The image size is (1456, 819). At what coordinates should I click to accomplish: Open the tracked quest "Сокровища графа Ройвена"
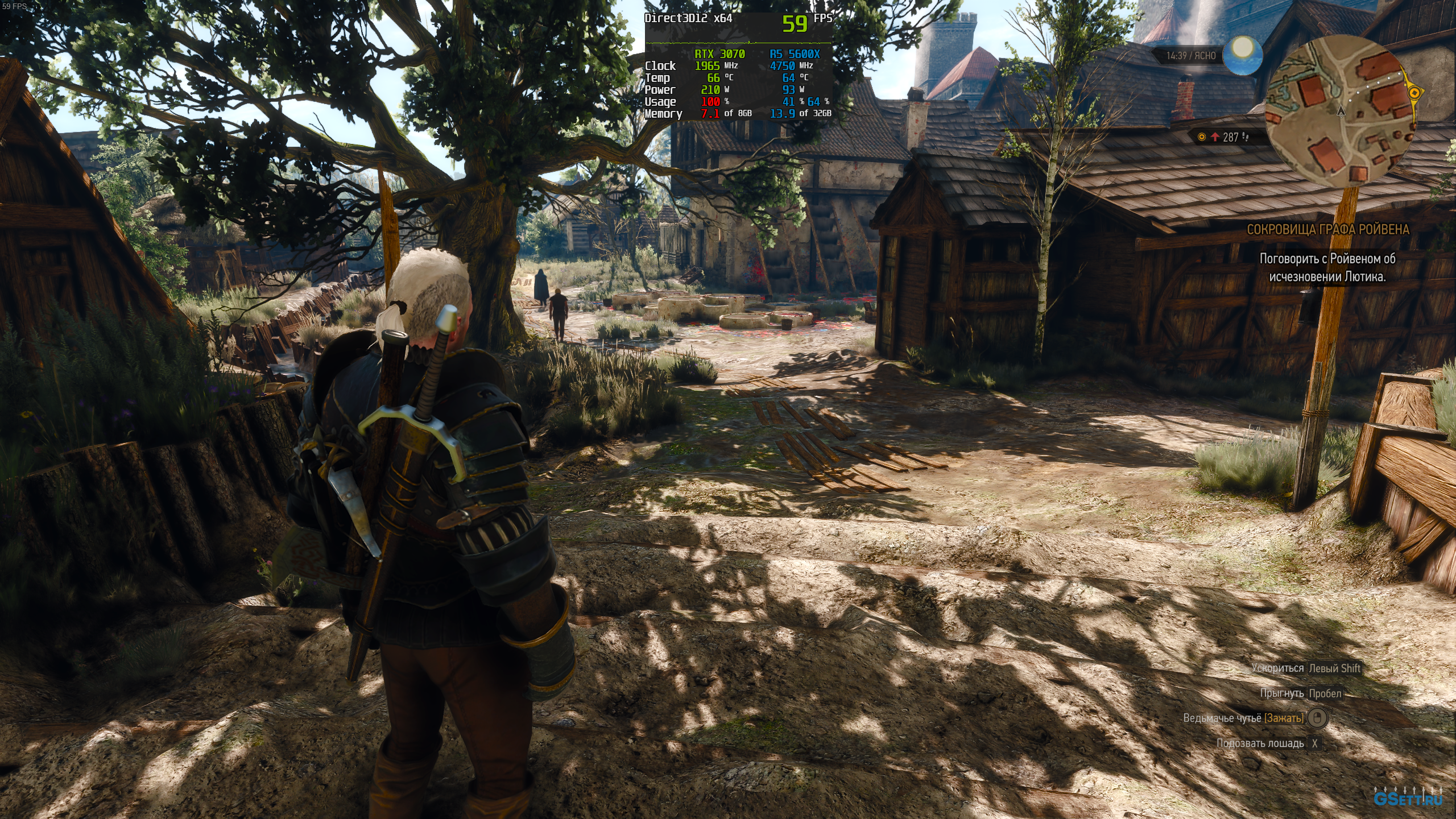pyautogui.click(x=1328, y=229)
